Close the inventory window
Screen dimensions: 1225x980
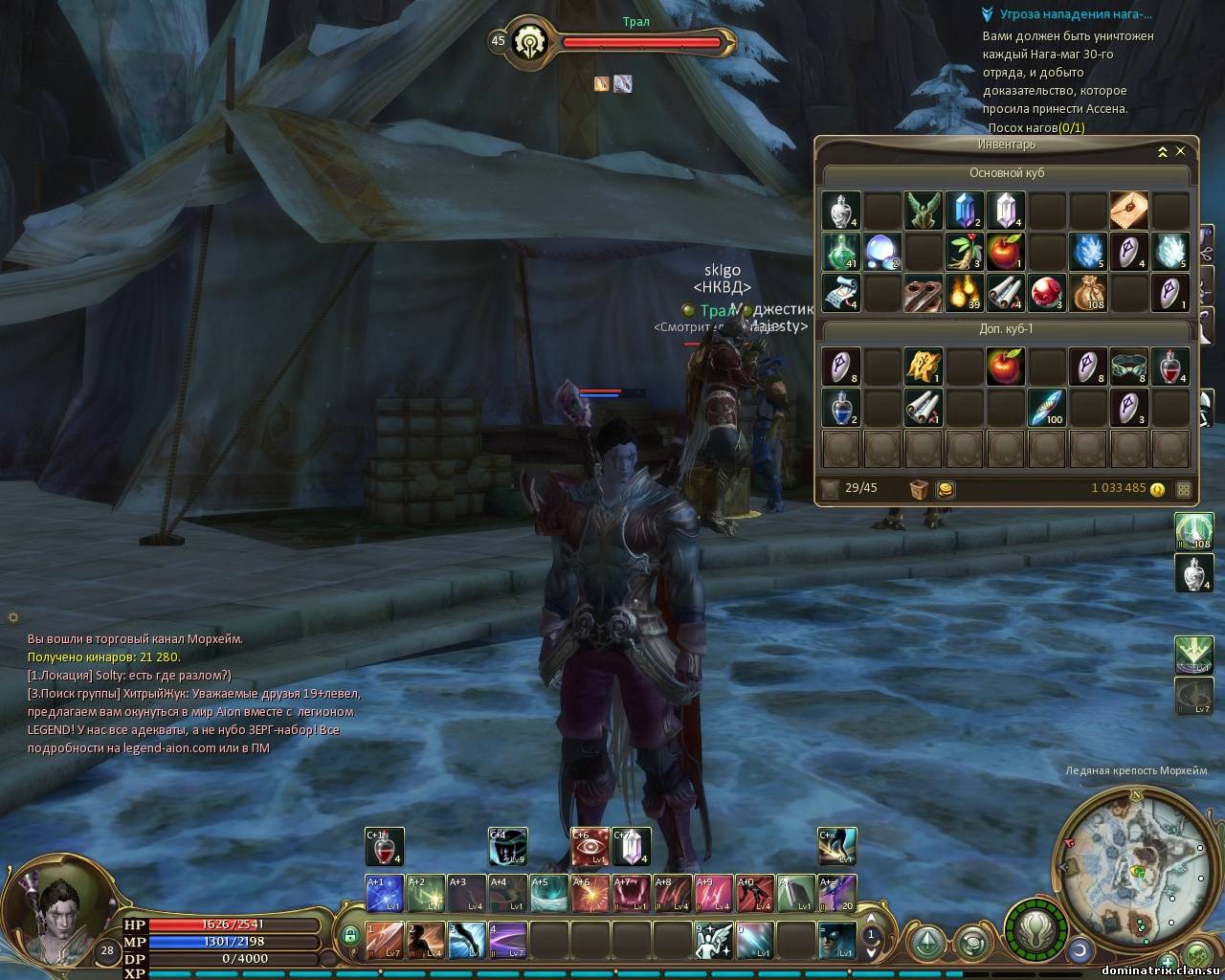coord(1180,151)
